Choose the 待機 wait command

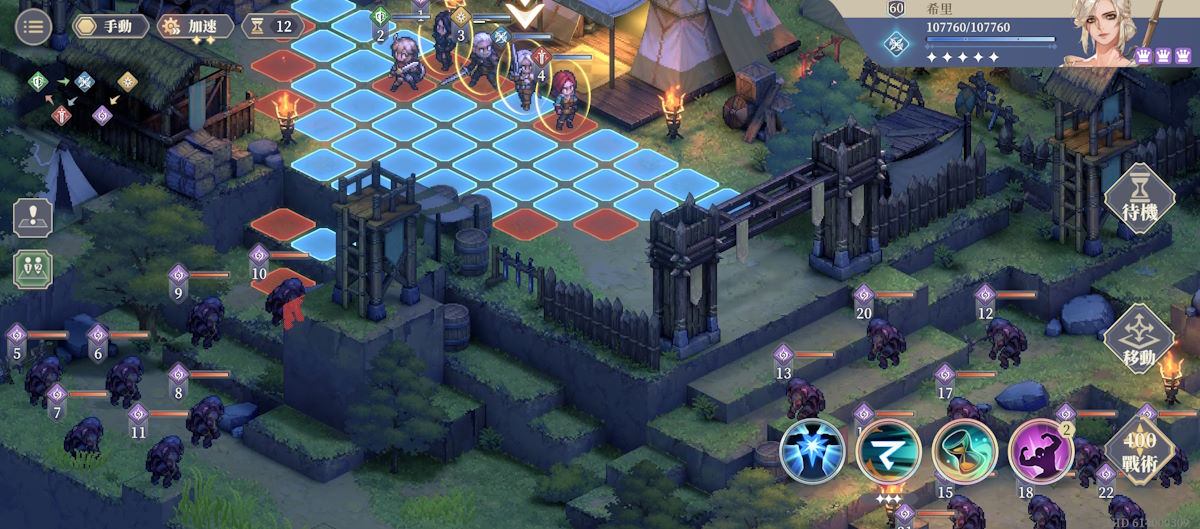pyautogui.click(x=1138, y=199)
